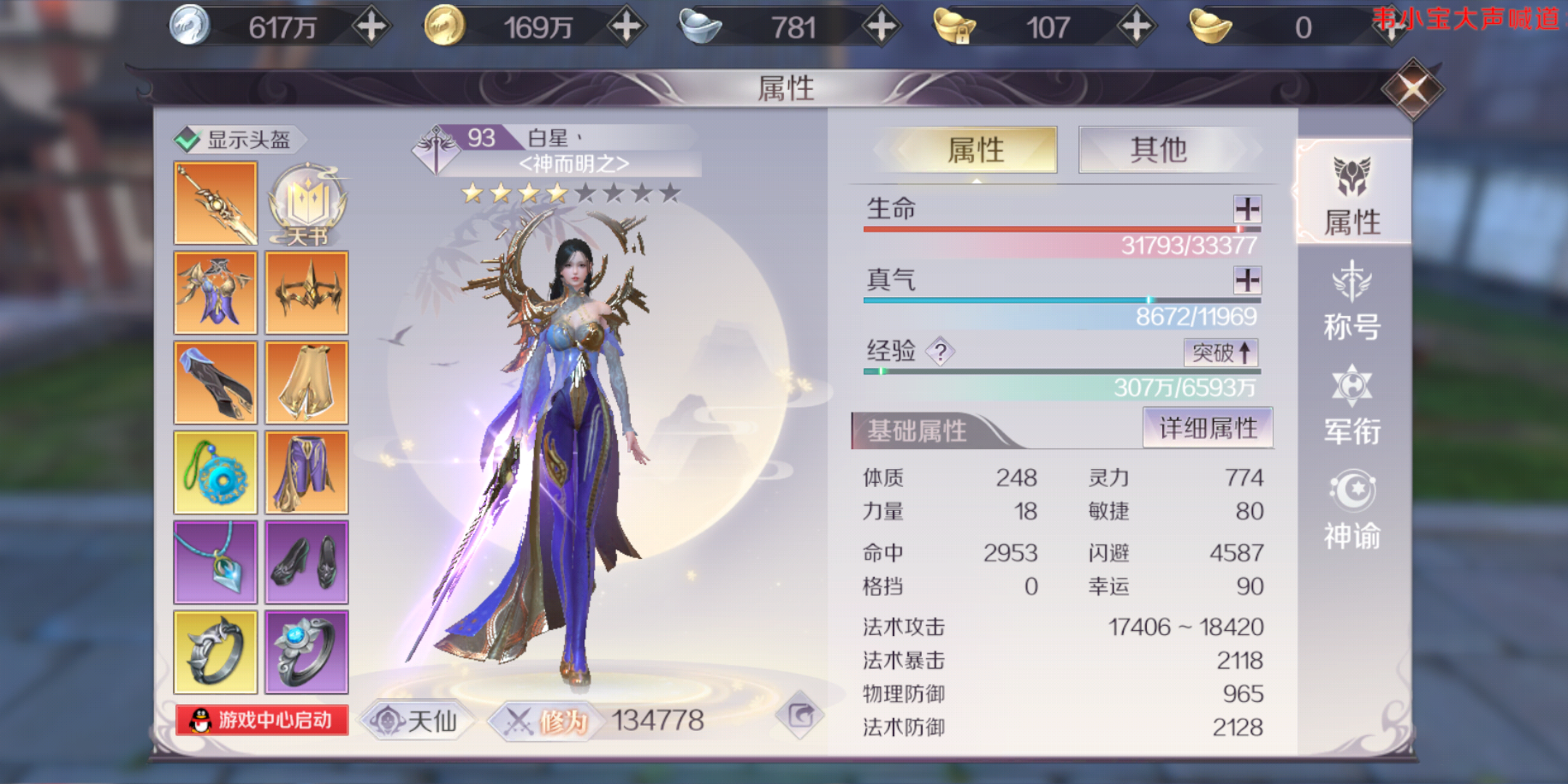The image size is (1568, 784).
Task: Select the necklace equipment slot
Action: [x=215, y=561]
